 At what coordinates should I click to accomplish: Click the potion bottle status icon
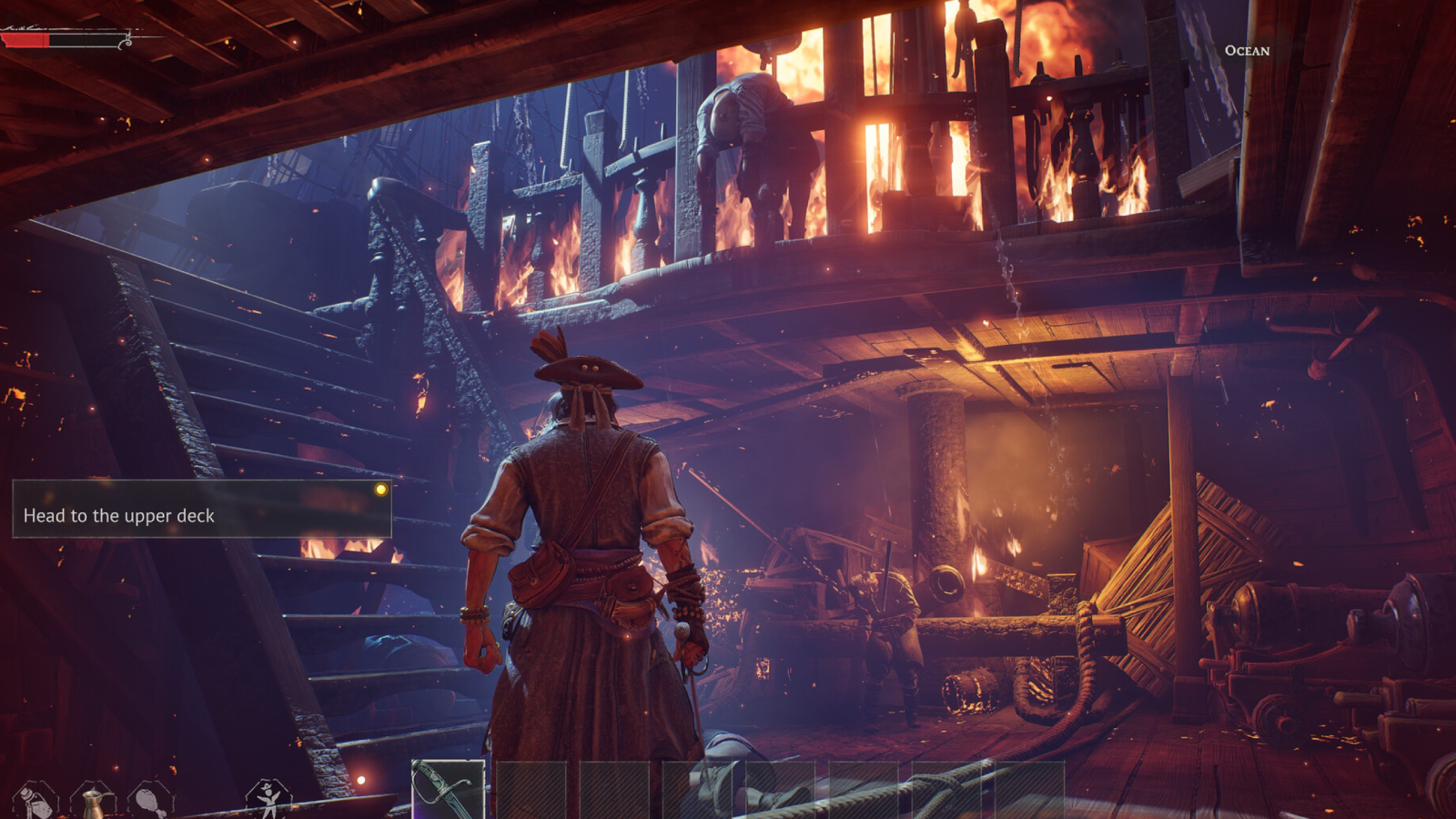point(35,801)
